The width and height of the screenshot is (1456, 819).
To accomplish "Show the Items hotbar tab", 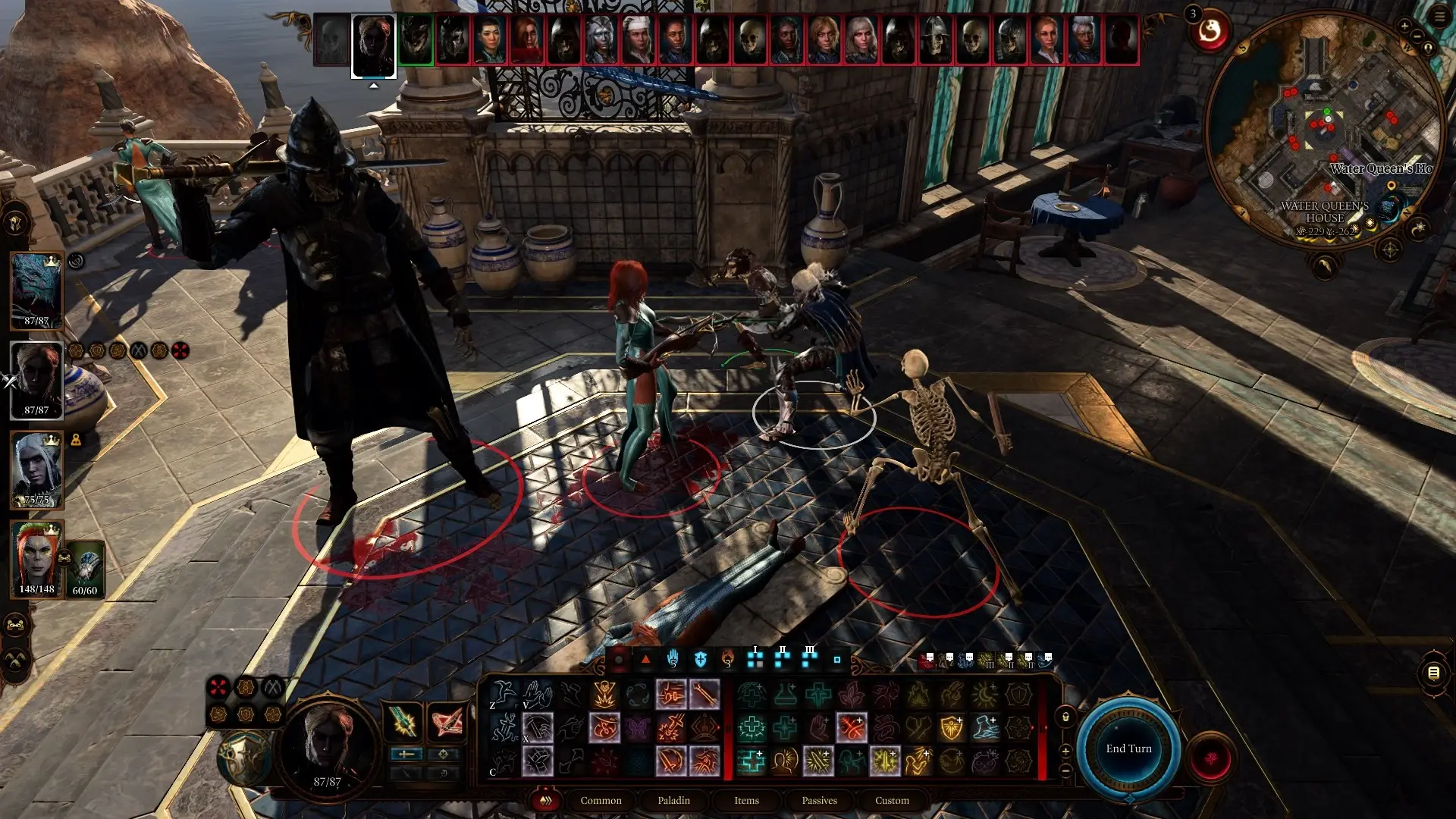I will [x=746, y=800].
